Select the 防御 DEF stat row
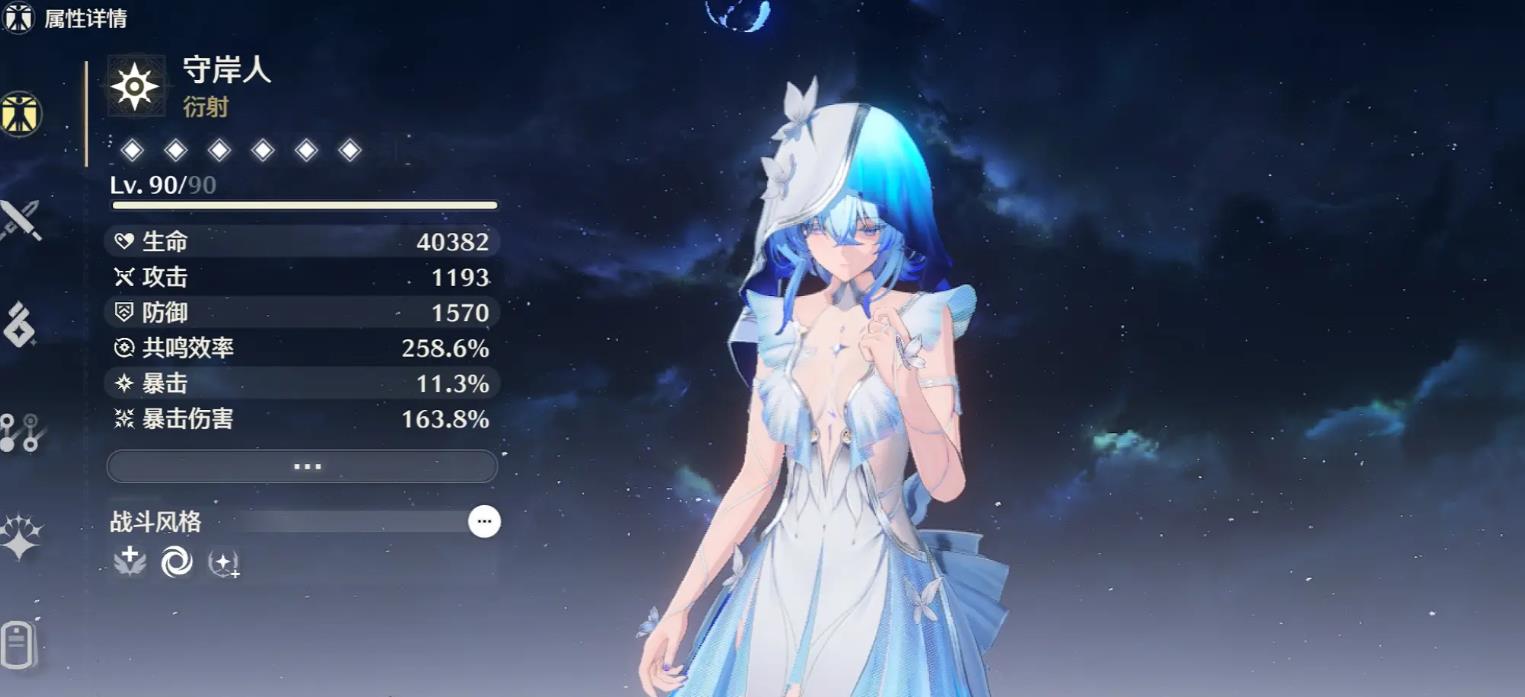The height and width of the screenshot is (697, 1525). pyautogui.click(x=302, y=313)
